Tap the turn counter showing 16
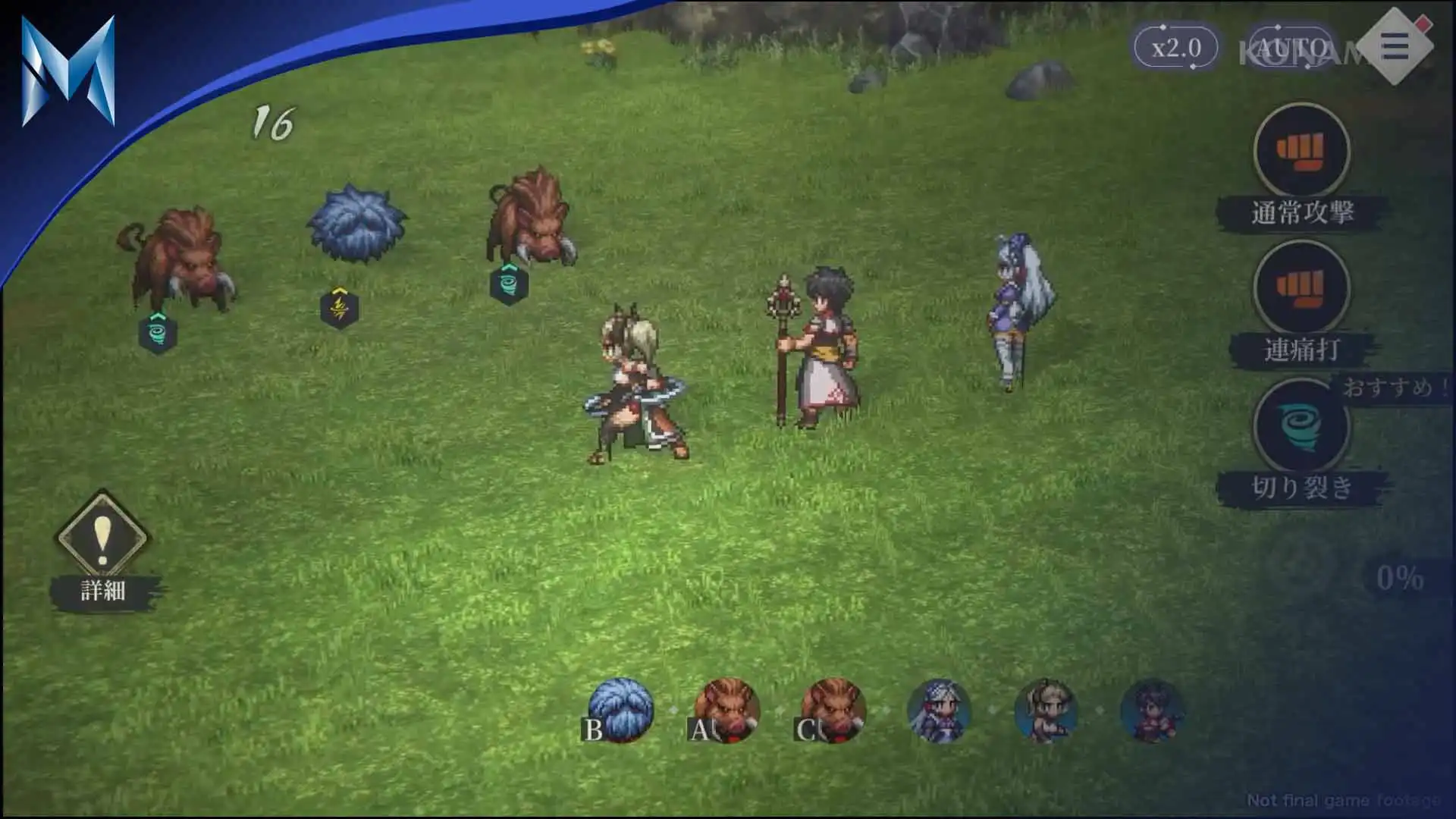This screenshot has height=819, width=1456. (x=275, y=121)
